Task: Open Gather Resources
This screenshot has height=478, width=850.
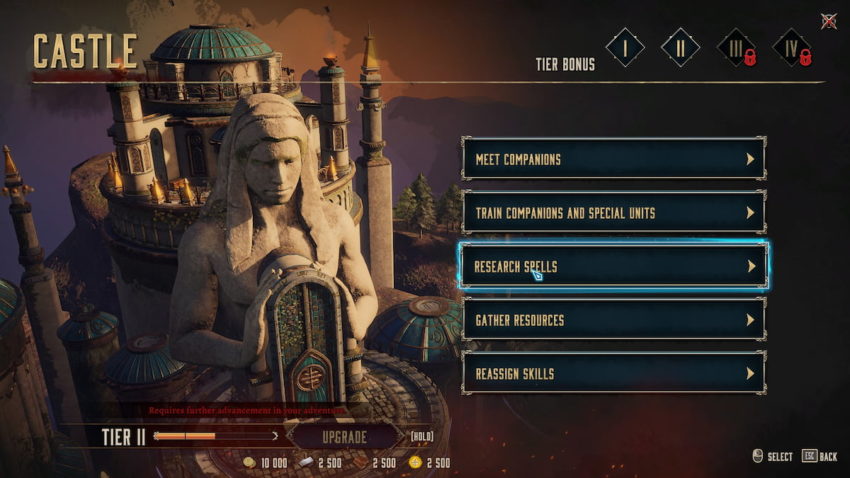Action: click(x=613, y=320)
